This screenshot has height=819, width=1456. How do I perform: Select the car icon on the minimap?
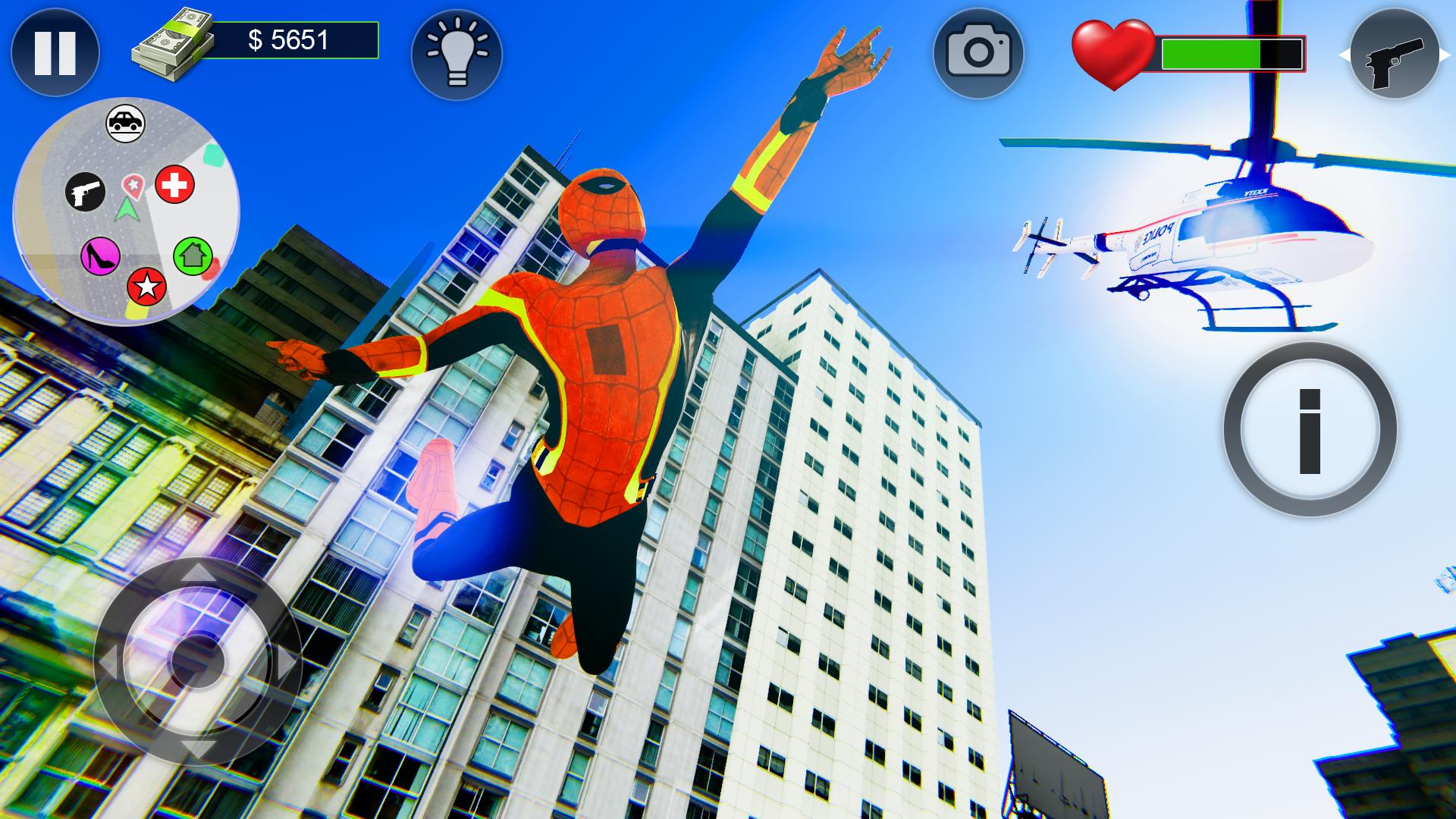127,121
